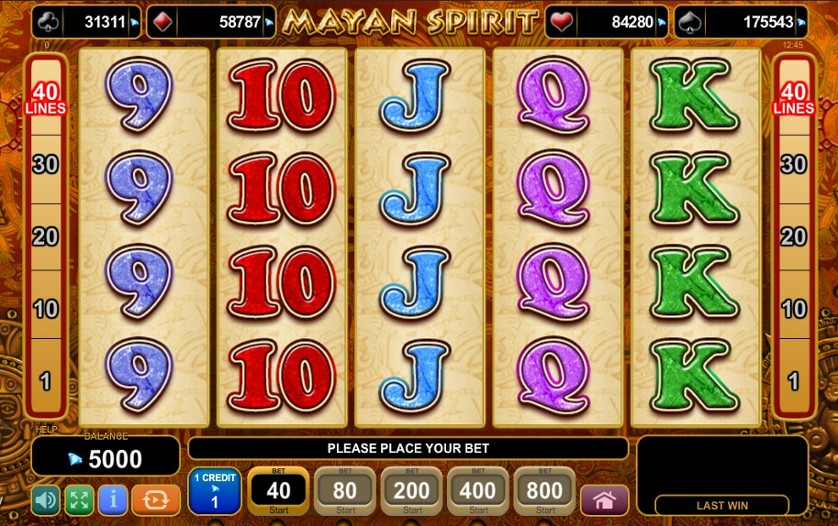Spin with the 400 bet
The height and width of the screenshot is (526, 838).
(477, 491)
